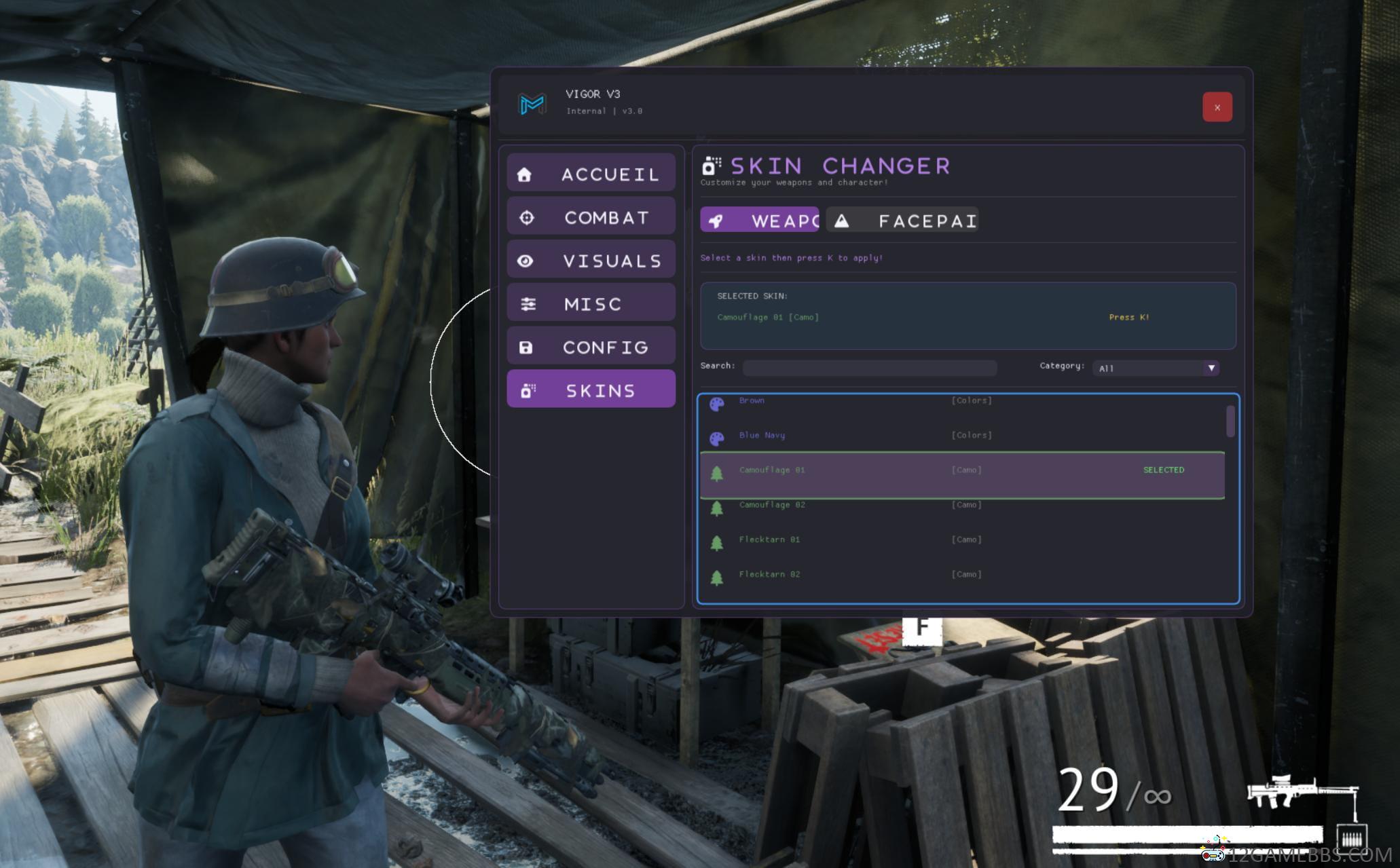
Task: Open the Category dropdown
Action: (x=1156, y=368)
